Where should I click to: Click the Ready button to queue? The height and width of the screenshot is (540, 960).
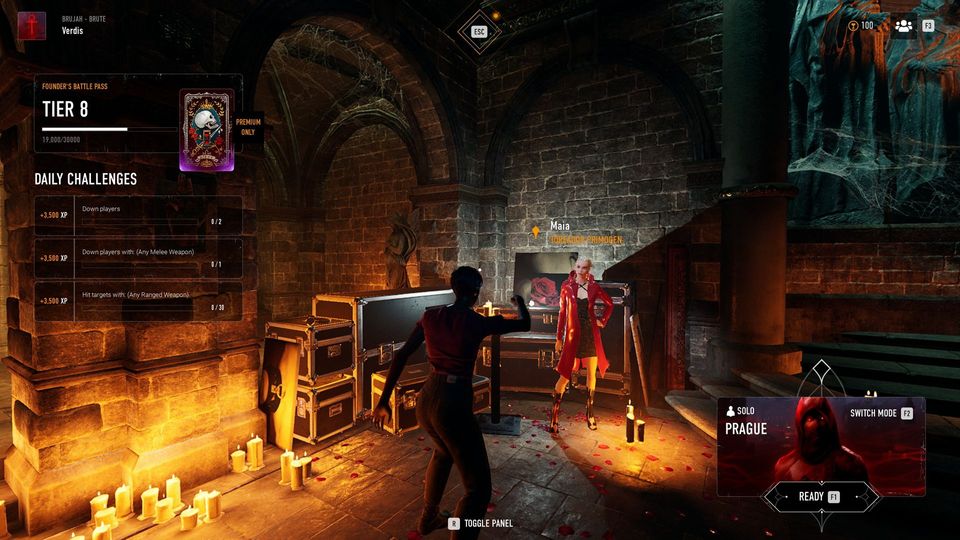click(820, 496)
